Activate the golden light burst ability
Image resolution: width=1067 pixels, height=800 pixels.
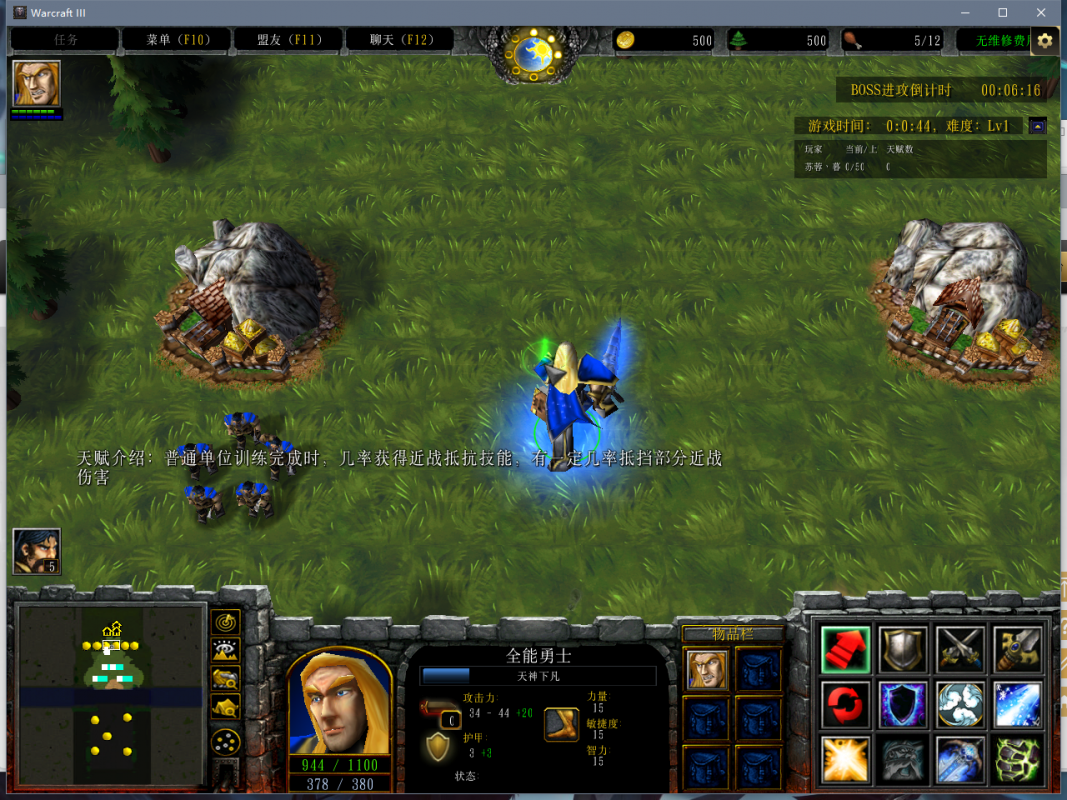(x=846, y=759)
